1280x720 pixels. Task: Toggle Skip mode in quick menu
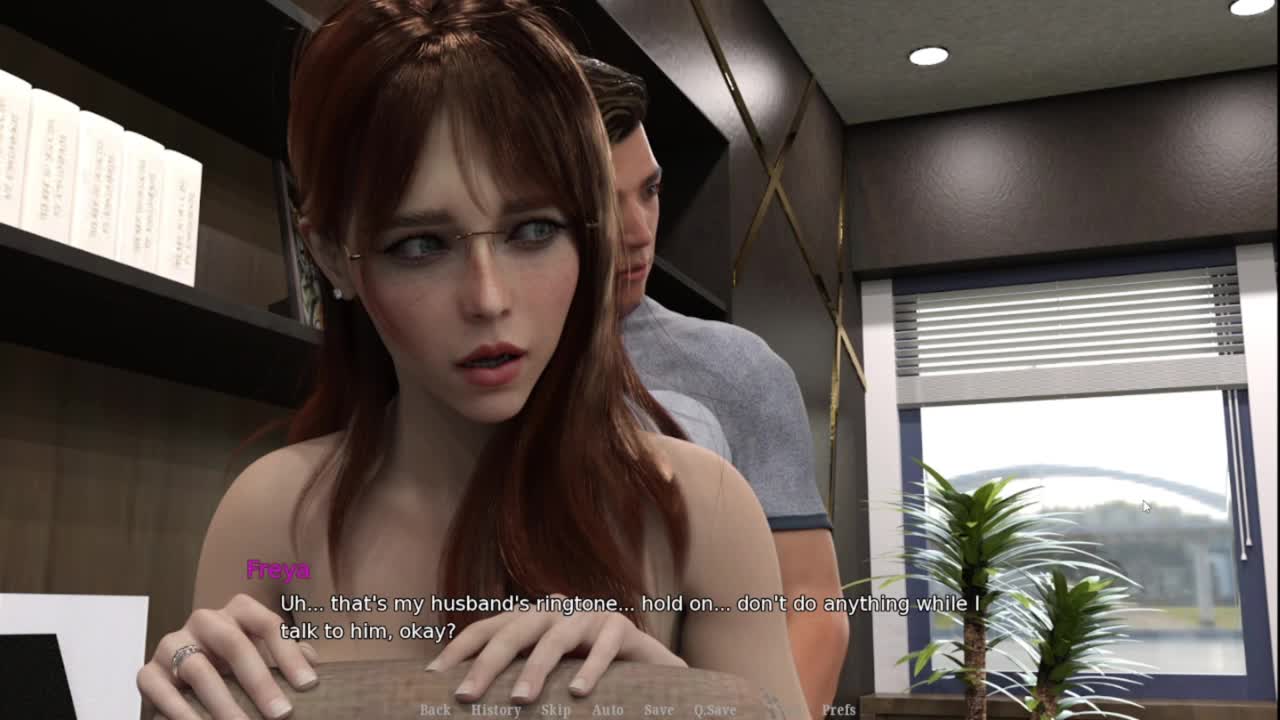point(556,710)
